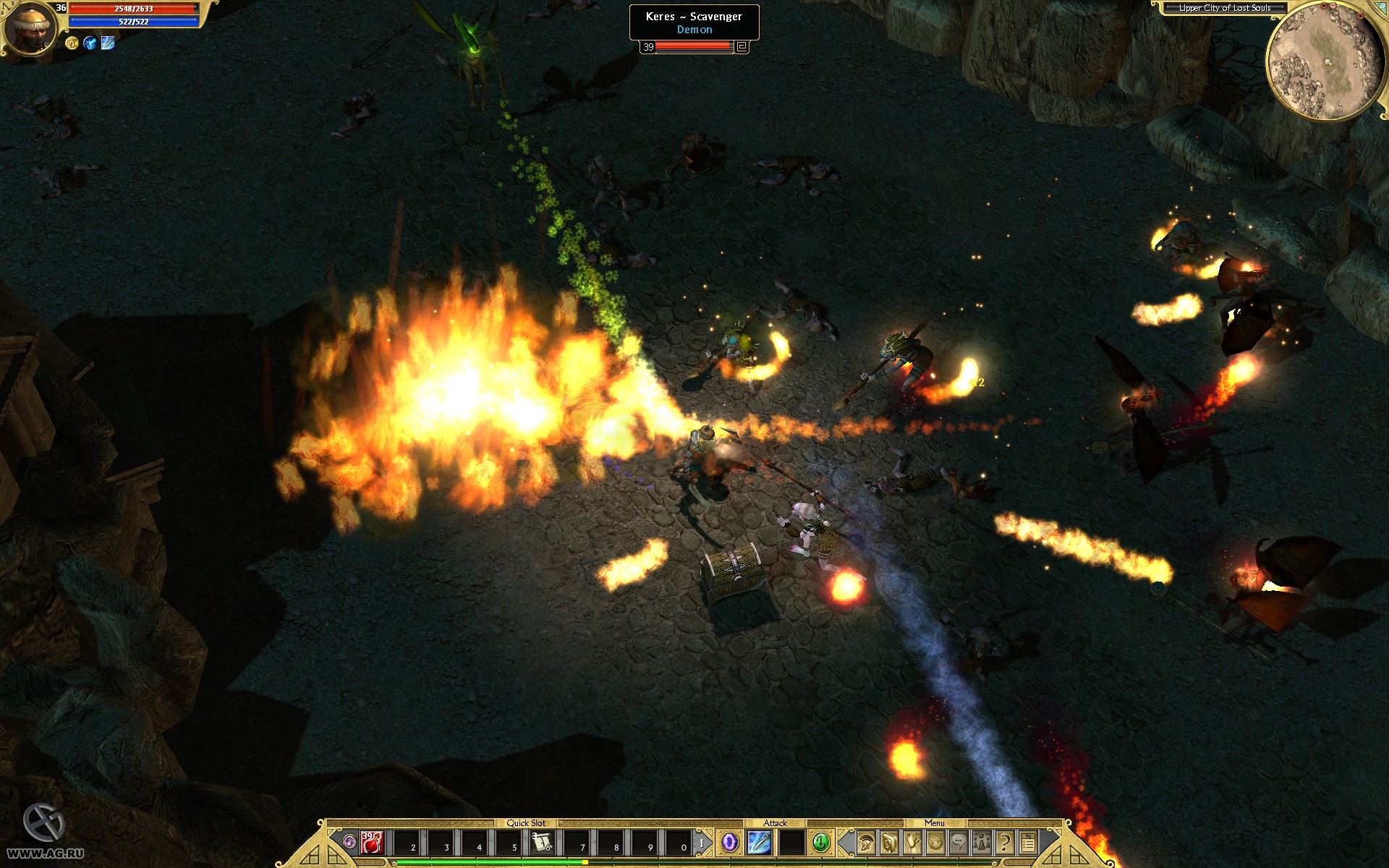Open the skills book icon

888,843
